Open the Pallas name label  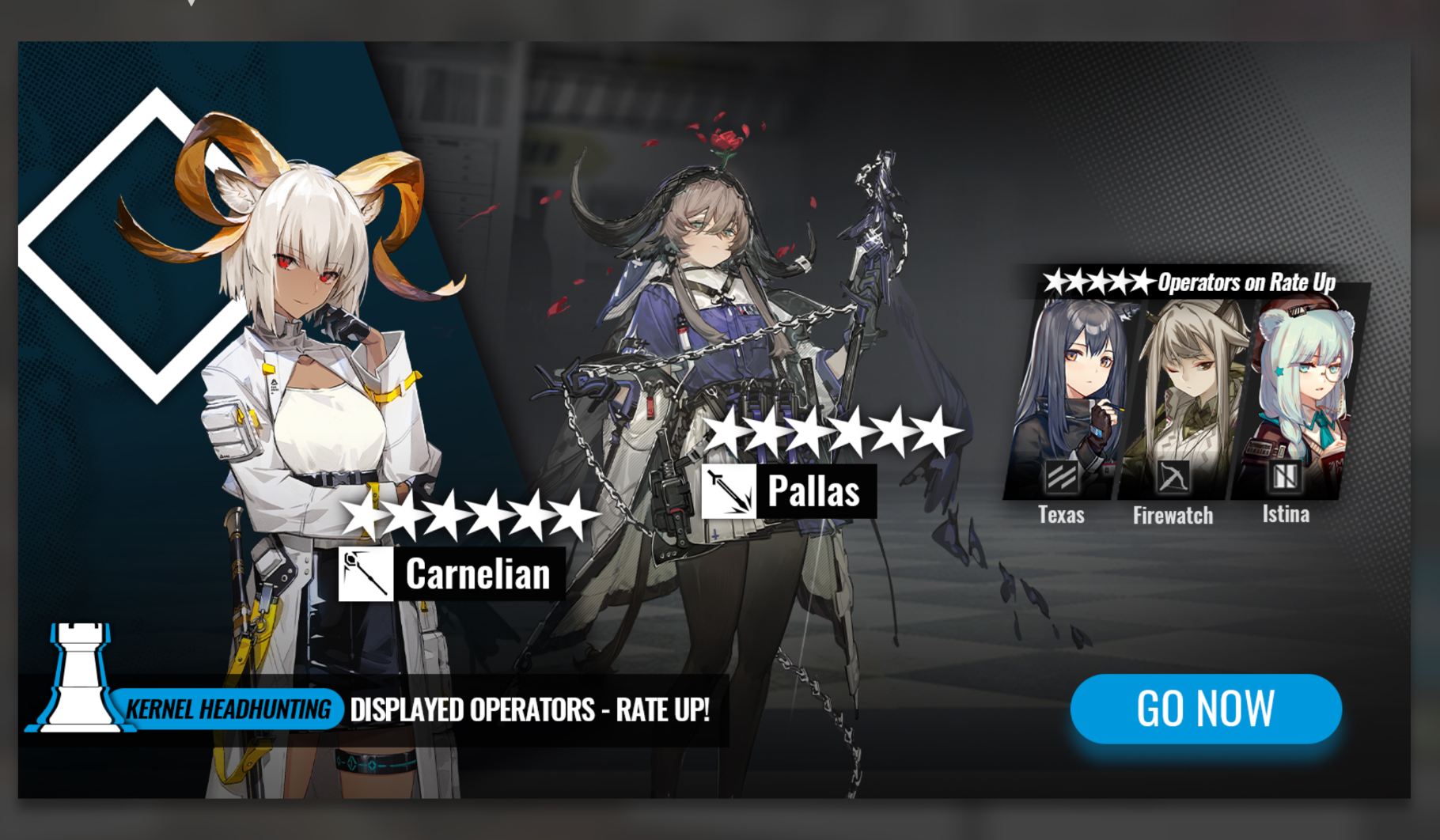(x=813, y=491)
